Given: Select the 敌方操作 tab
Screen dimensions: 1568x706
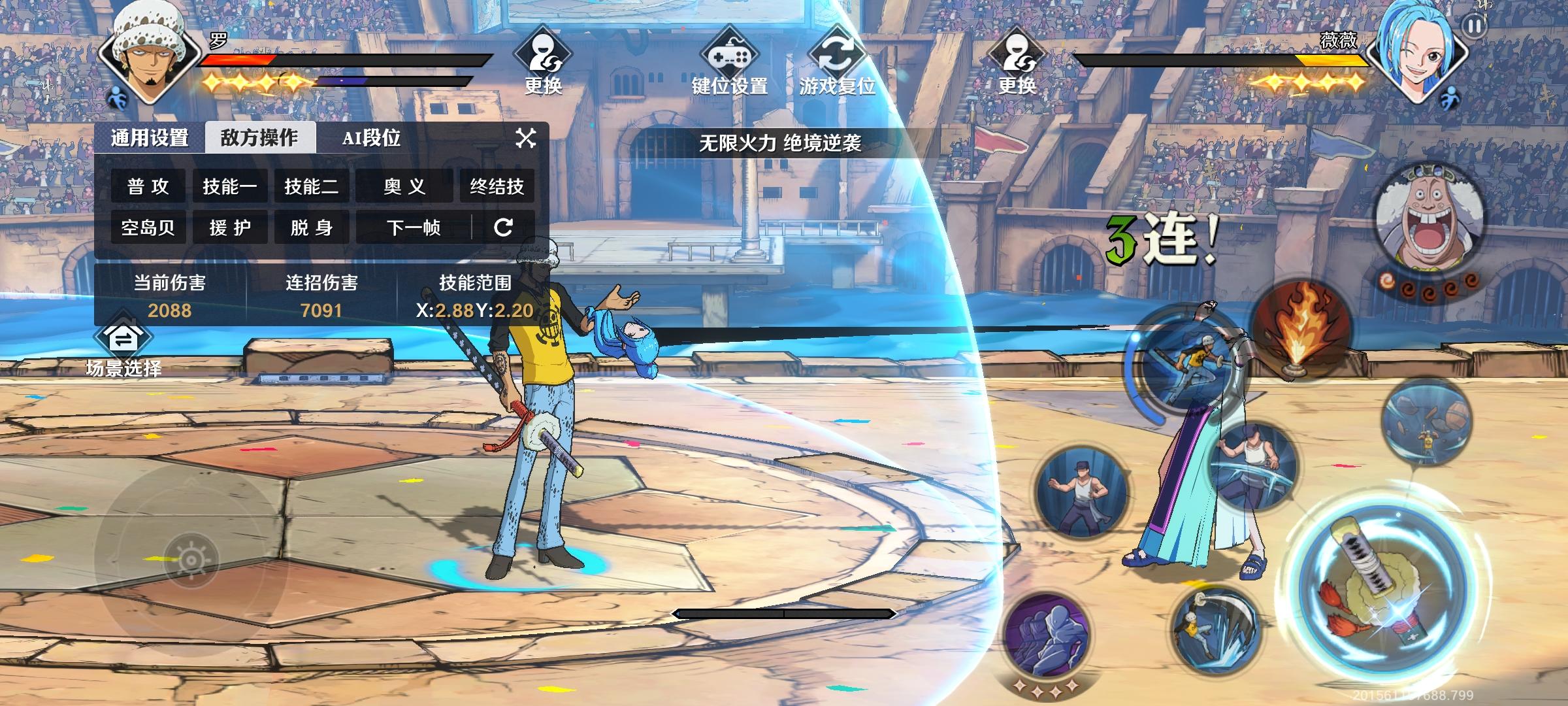Looking at the screenshot, I should [x=260, y=137].
